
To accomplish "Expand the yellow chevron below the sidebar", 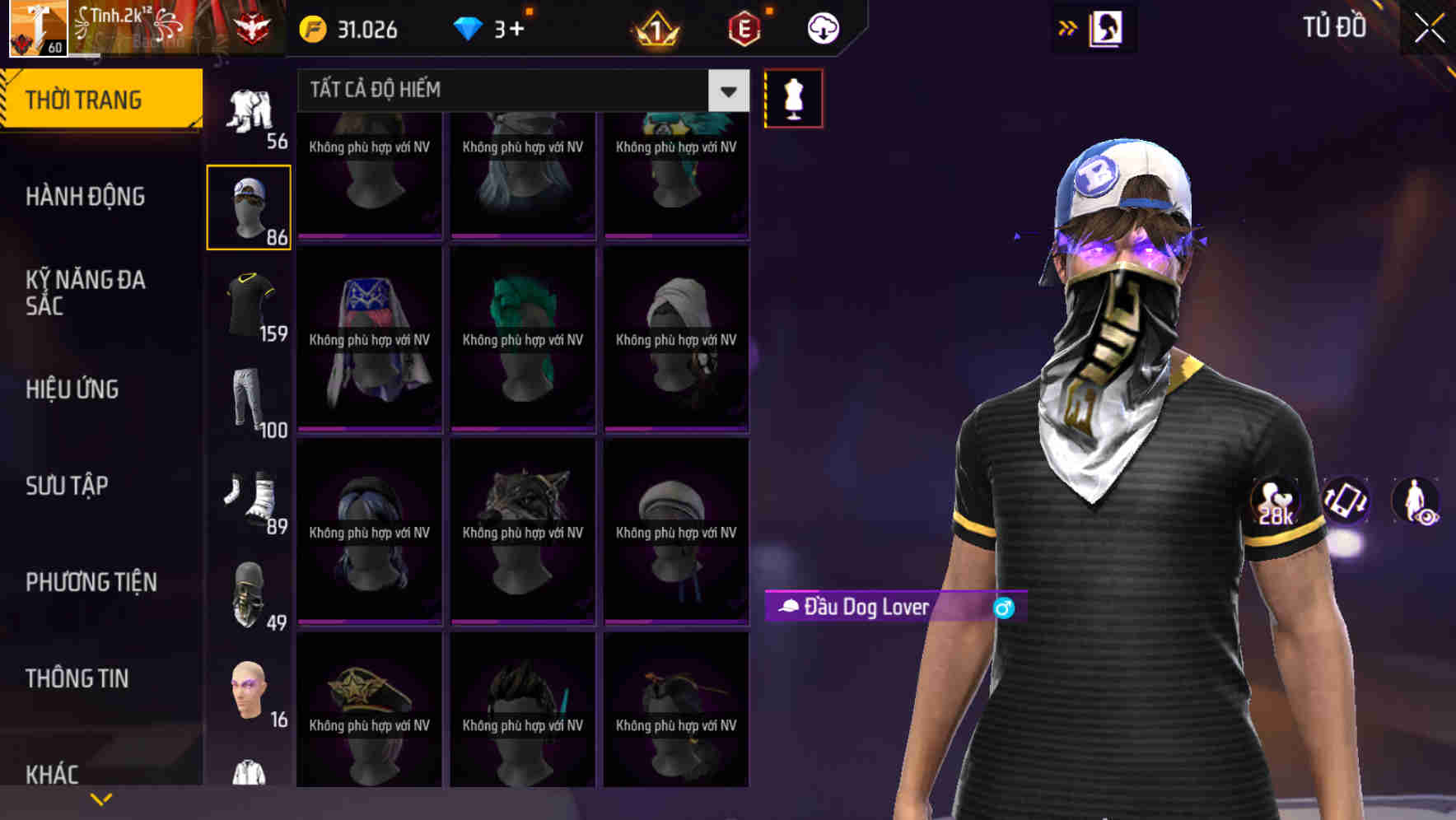I will coord(100,798).
